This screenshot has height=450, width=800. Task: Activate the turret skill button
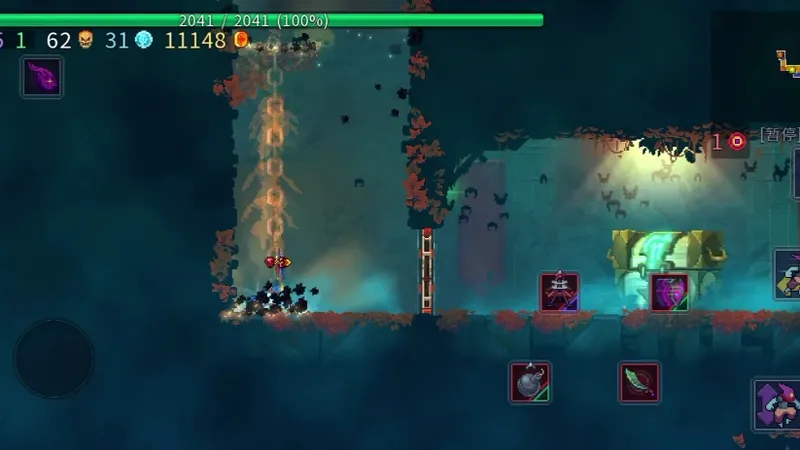tap(560, 292)
